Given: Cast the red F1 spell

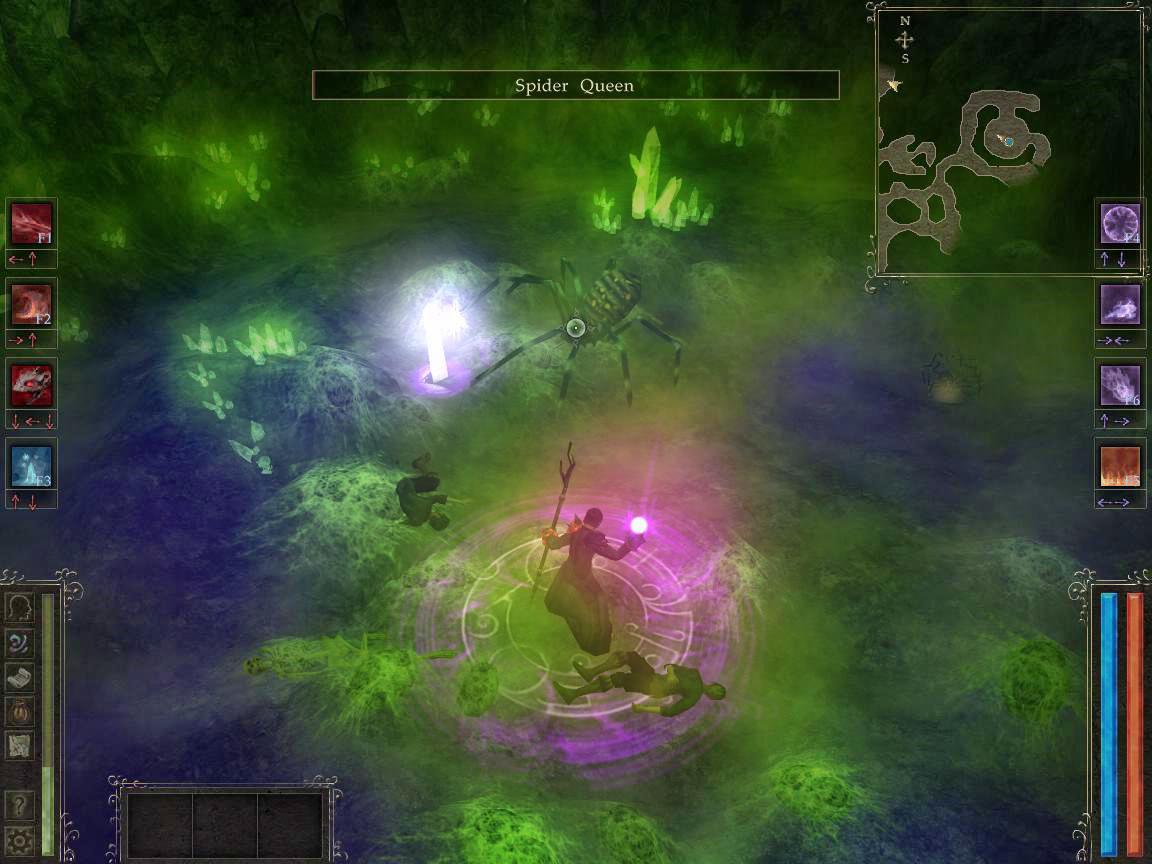Looking at the screenshot, I should tap(31, 223).
